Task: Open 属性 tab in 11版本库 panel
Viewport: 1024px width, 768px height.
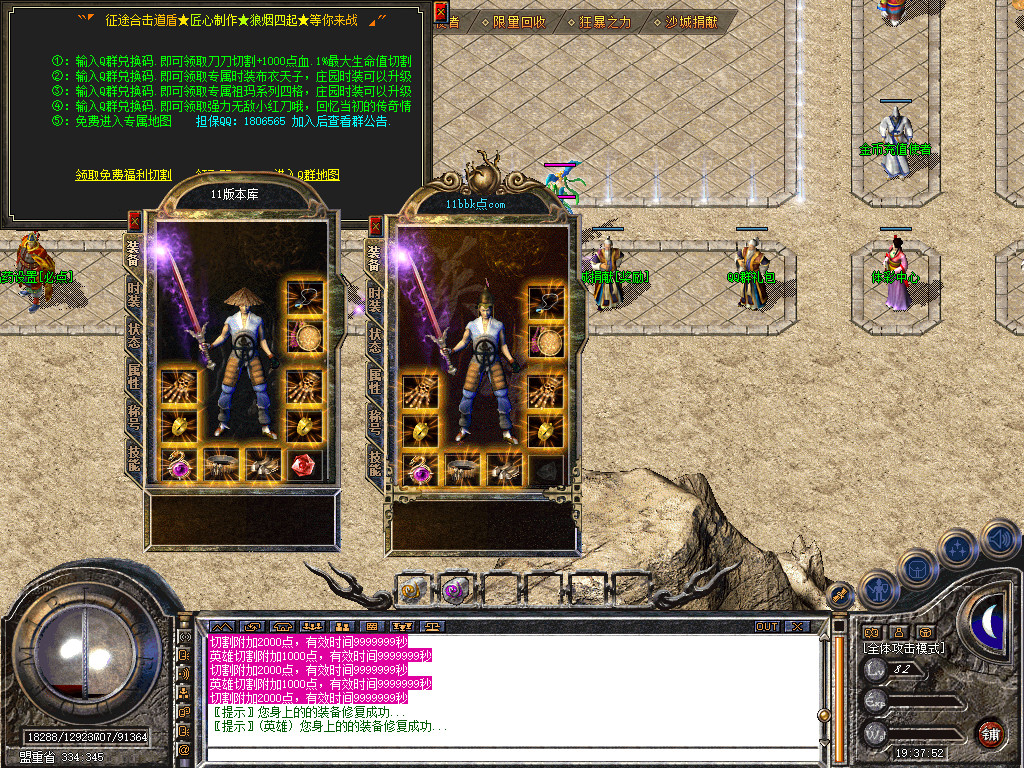Action: (134, 375)
